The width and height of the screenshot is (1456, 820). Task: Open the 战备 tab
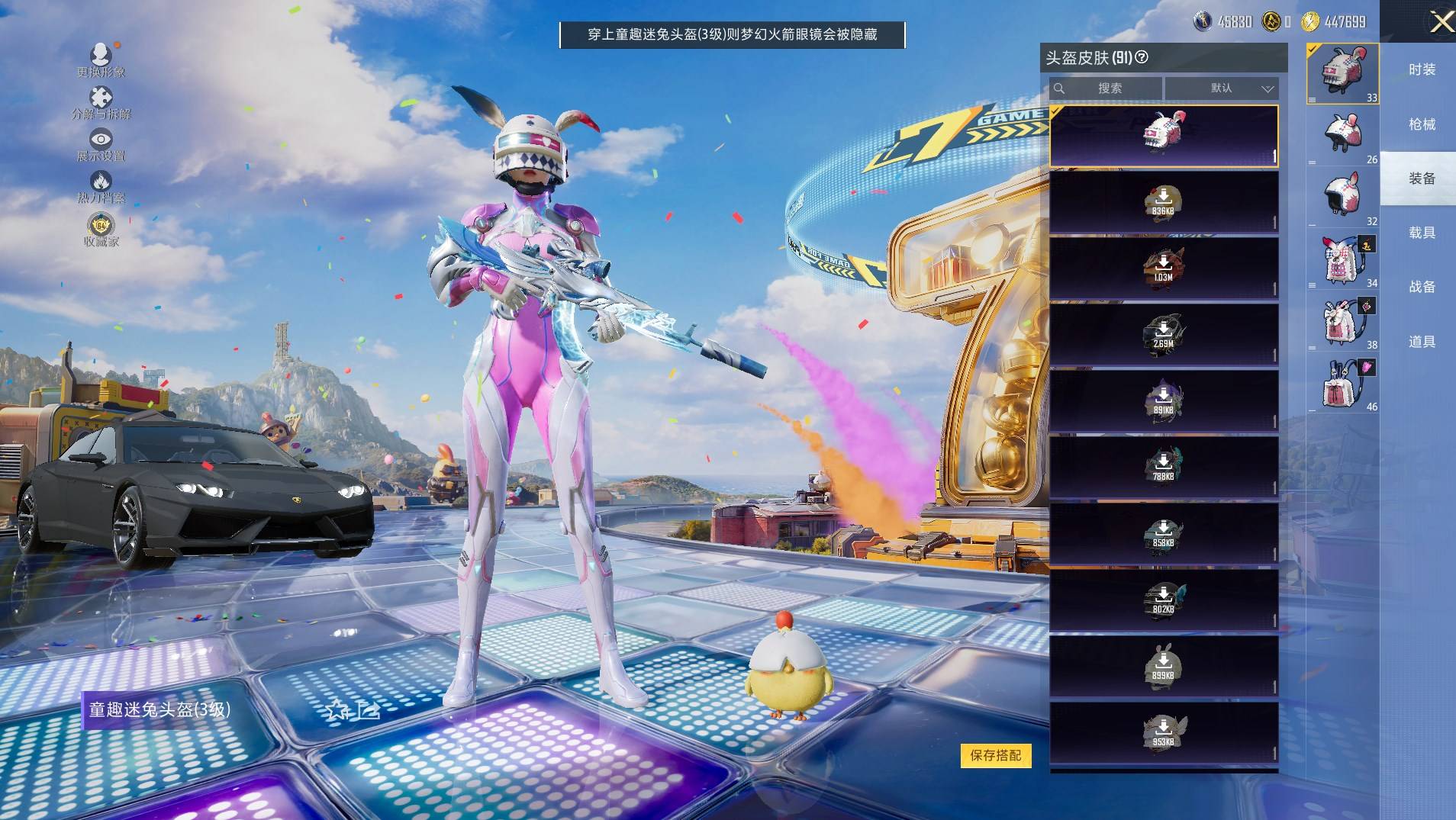tap(1421, 287)
